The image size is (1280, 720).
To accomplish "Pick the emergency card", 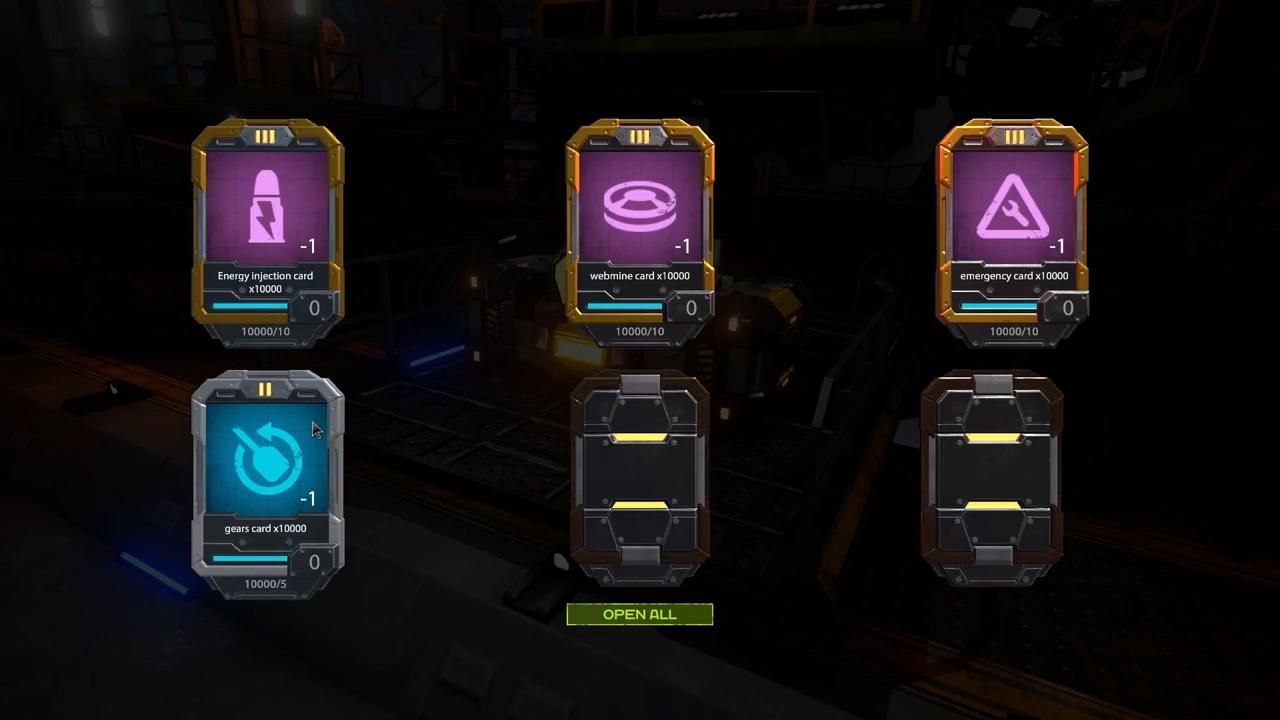I will click(1012, 232).
